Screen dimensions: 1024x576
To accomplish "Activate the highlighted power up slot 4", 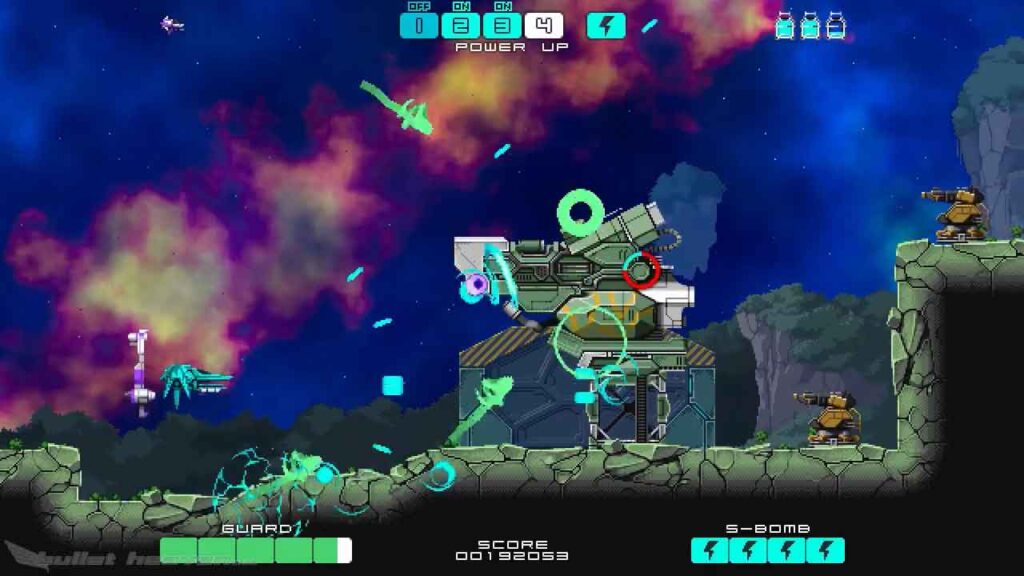I will point(544,26).
